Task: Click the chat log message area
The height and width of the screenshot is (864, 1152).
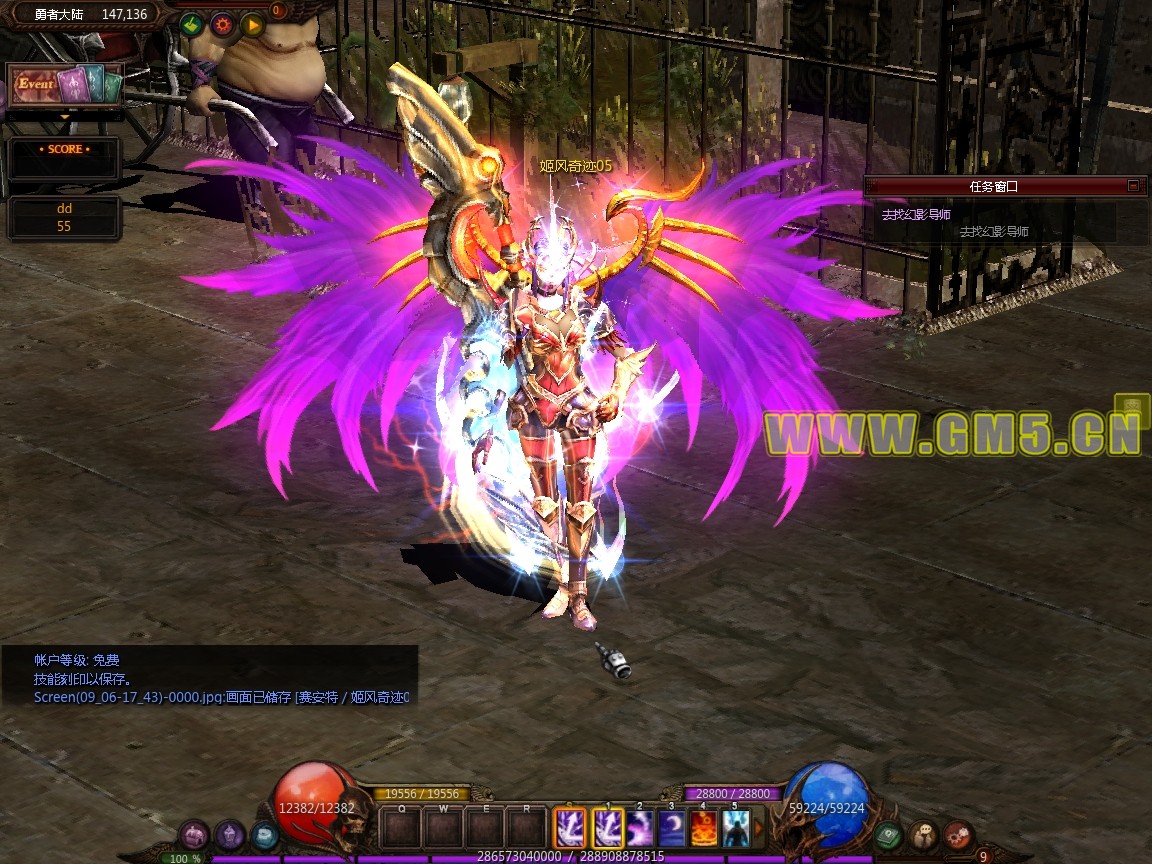Action: coord(210,678)
